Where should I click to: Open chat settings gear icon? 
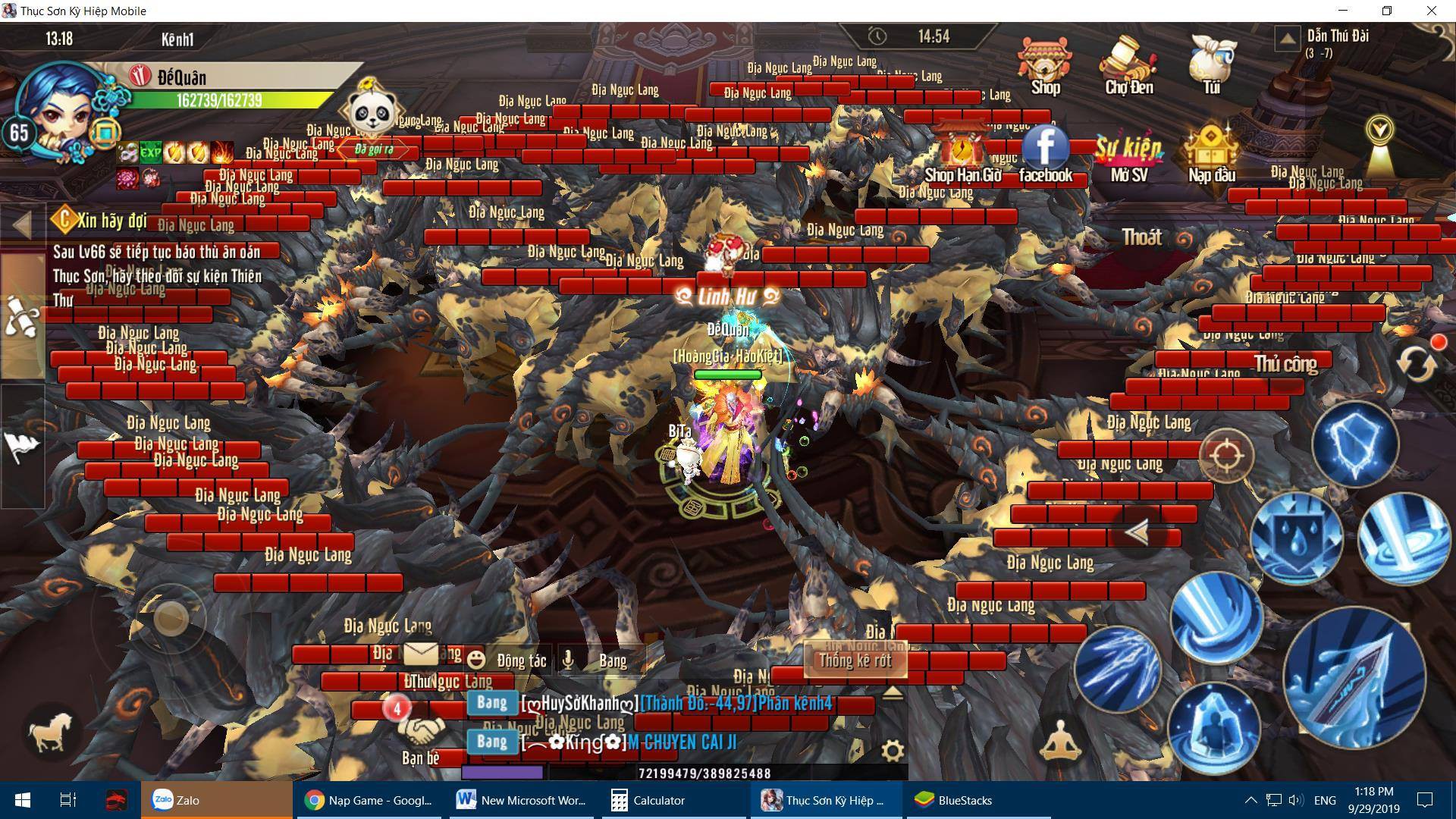tap(893, 751)
